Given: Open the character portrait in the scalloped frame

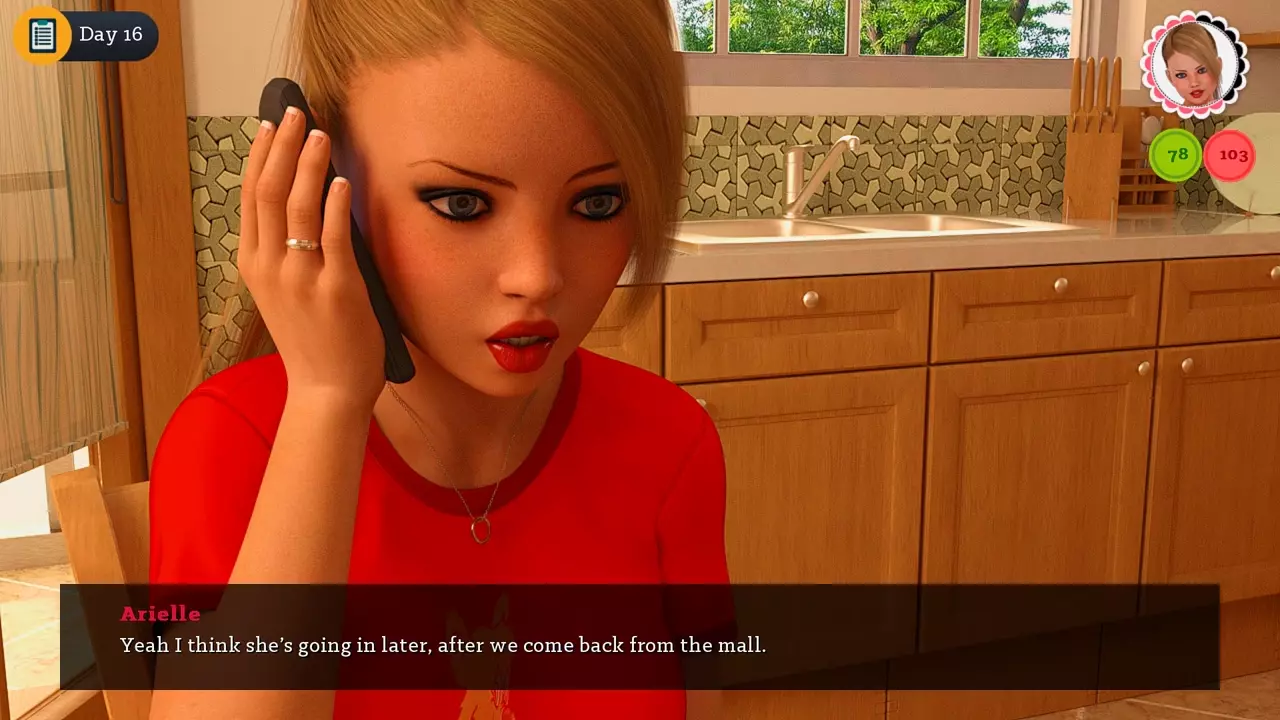Looking at the screenshot, I should (1194, 65).
